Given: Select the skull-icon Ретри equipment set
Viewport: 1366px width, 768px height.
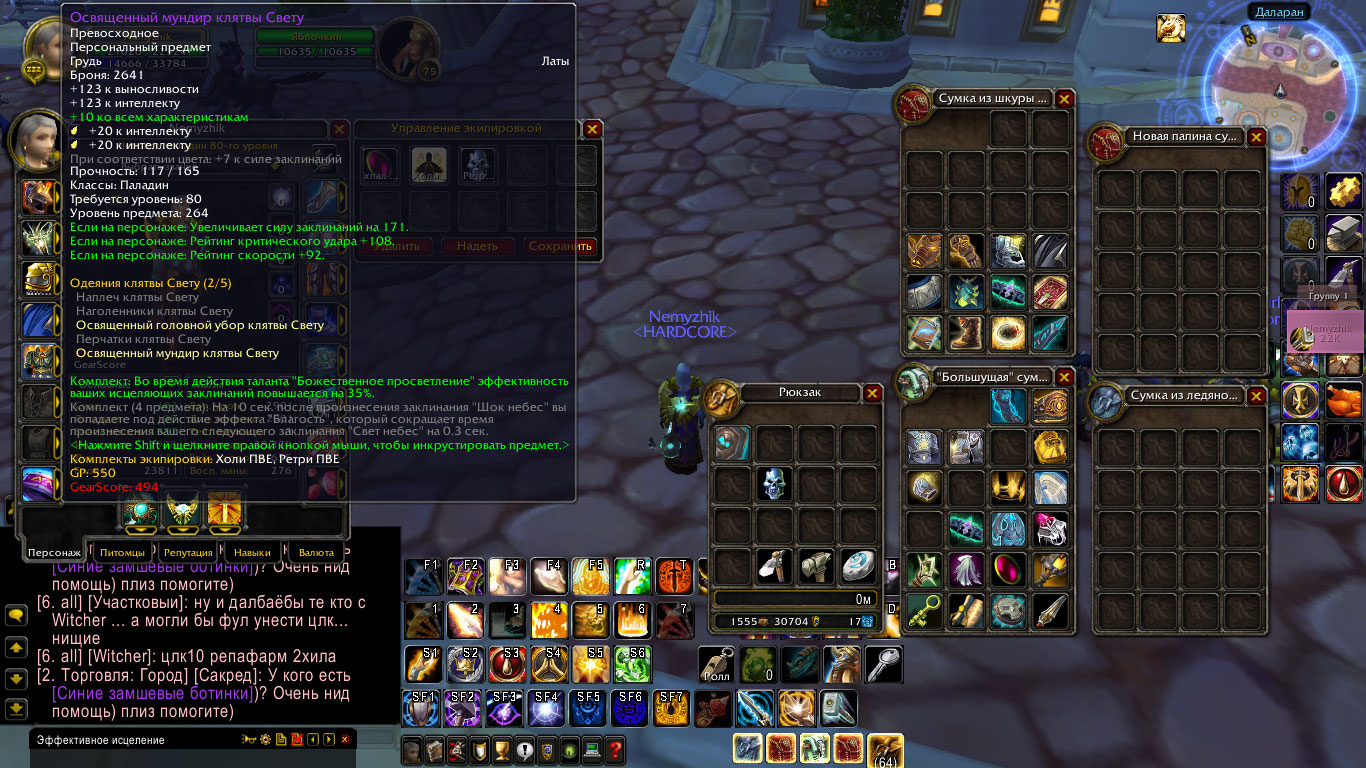Looking at the screenshot, I should pos(478,166).
